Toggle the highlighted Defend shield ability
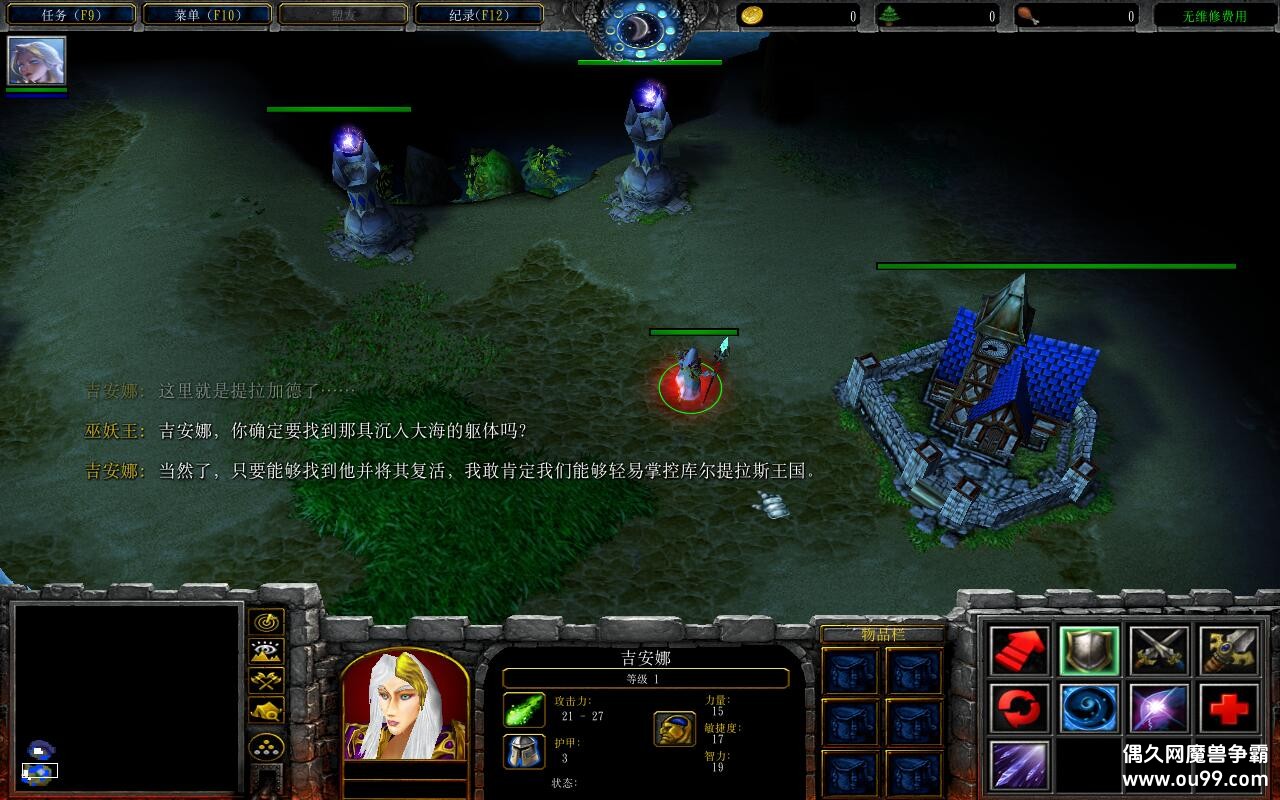This screenshot has height=800, width=1280. coord(1090,650)
